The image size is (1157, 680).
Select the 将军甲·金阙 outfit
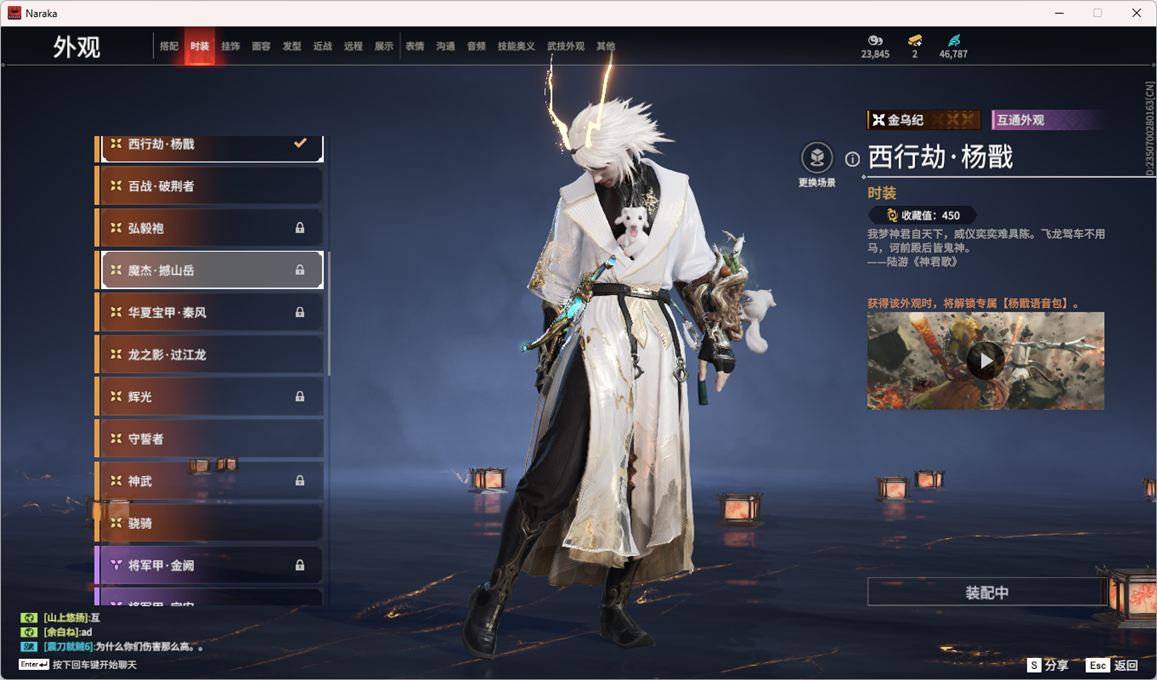click(x=210, y=565)
